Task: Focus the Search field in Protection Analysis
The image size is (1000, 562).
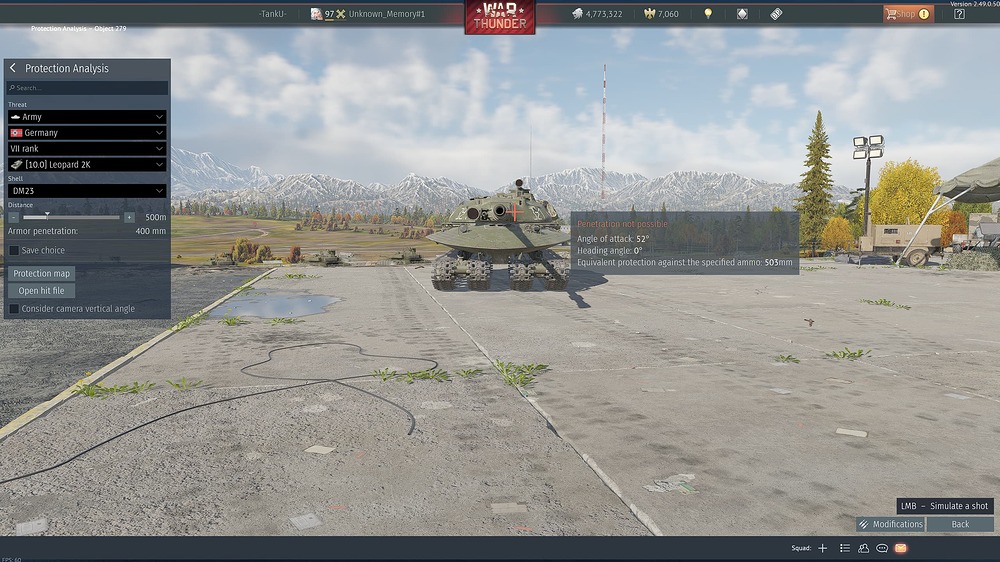Action: (86, 88)
